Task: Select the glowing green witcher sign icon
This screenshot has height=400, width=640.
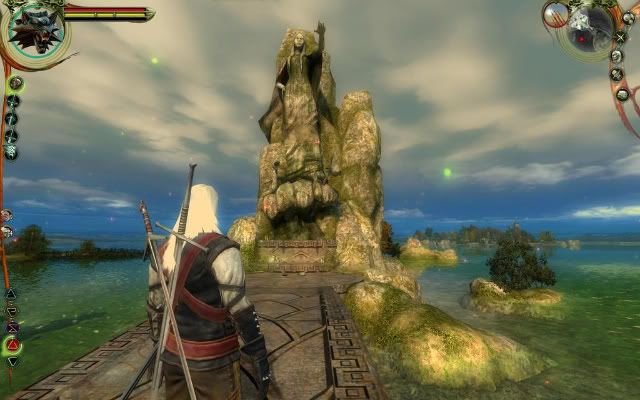Action: click(15, 84)
